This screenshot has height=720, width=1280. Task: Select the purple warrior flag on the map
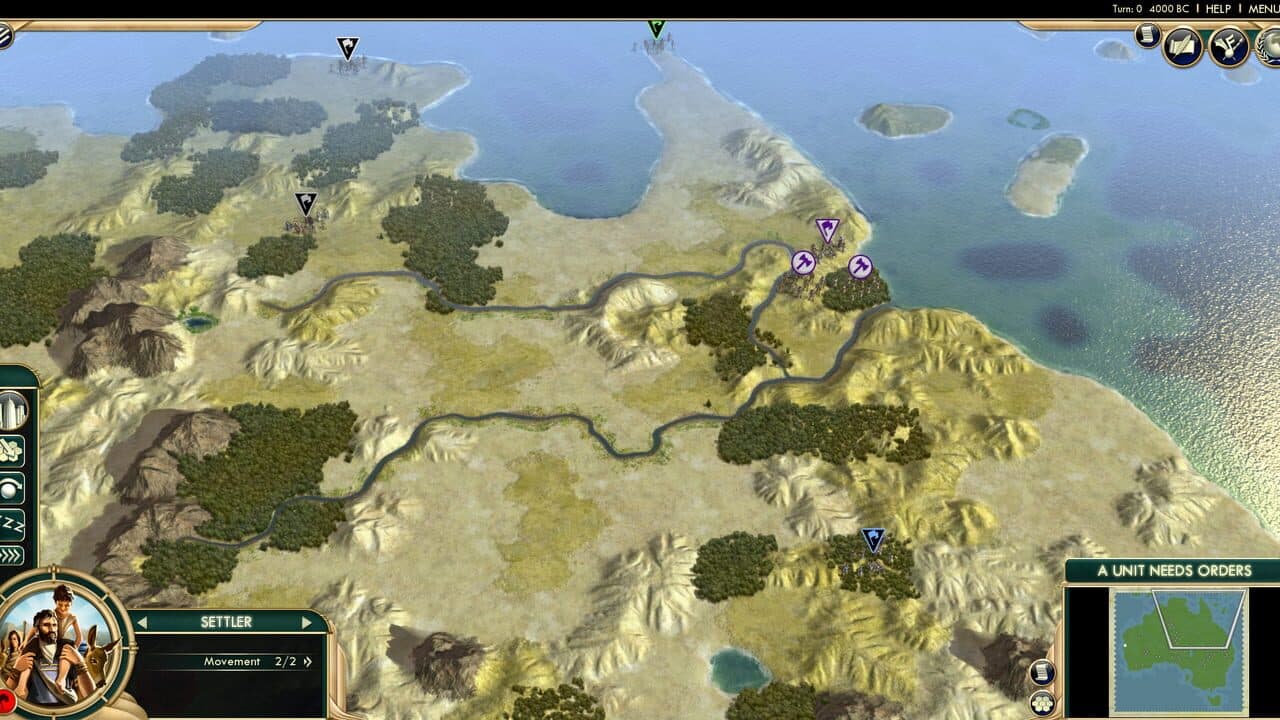(x=826, y=228)
